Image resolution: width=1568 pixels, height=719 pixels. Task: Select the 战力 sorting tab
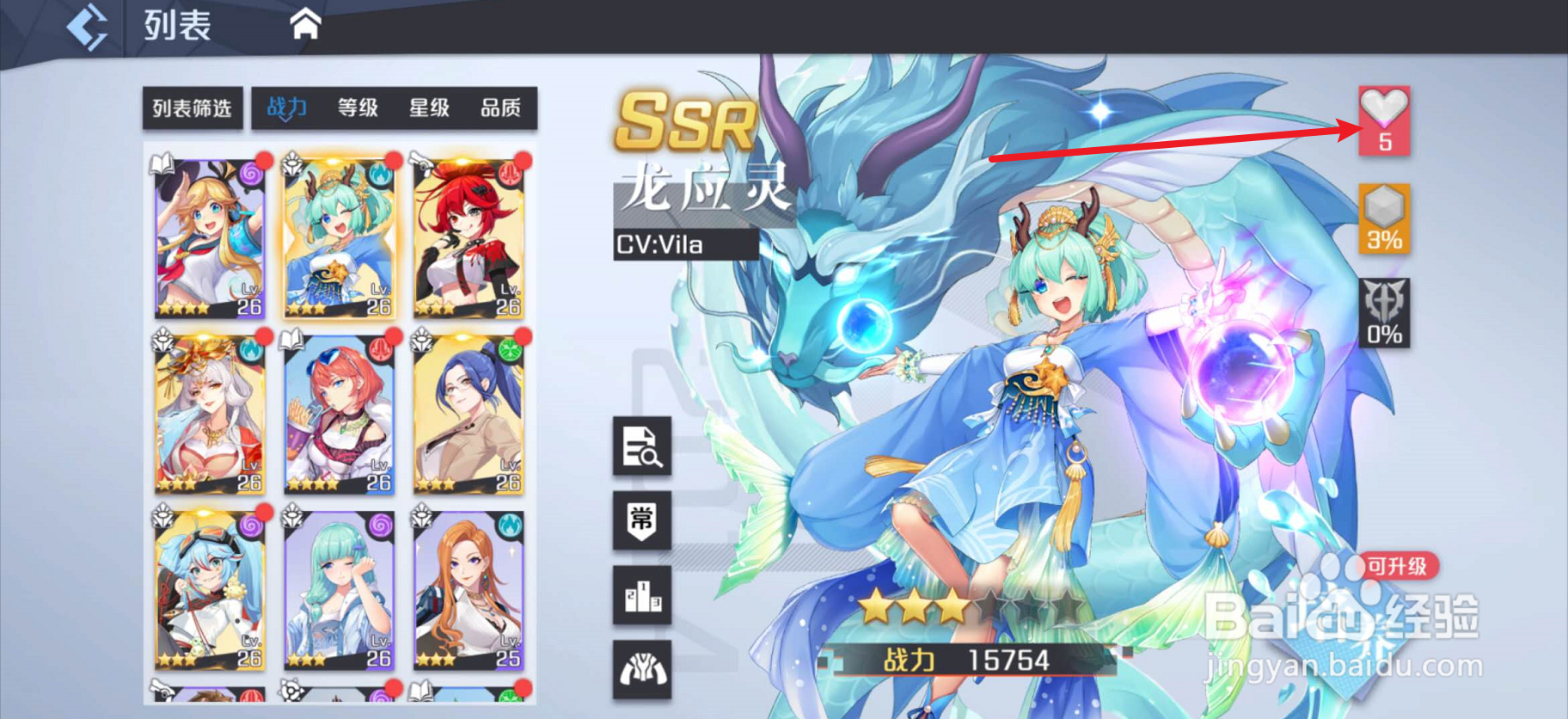[x=287, y=107]
